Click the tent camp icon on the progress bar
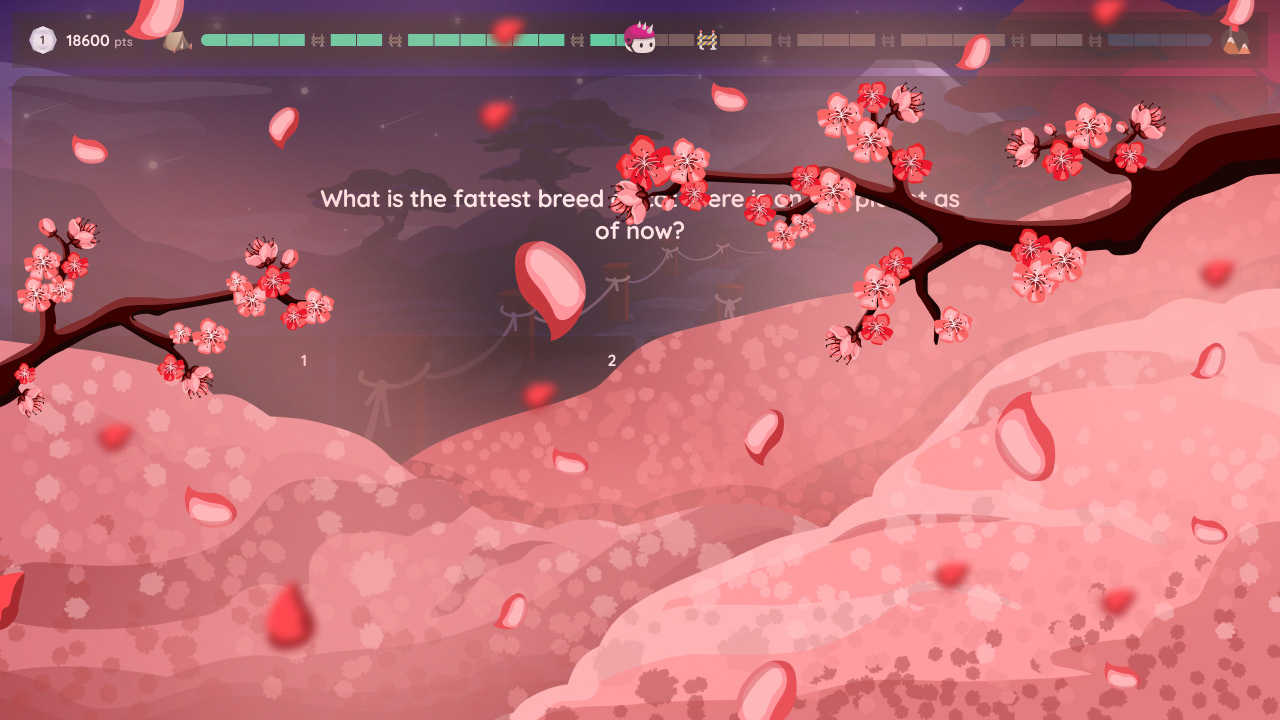Viewport: 1280px width, 720px height. [177, 41]
